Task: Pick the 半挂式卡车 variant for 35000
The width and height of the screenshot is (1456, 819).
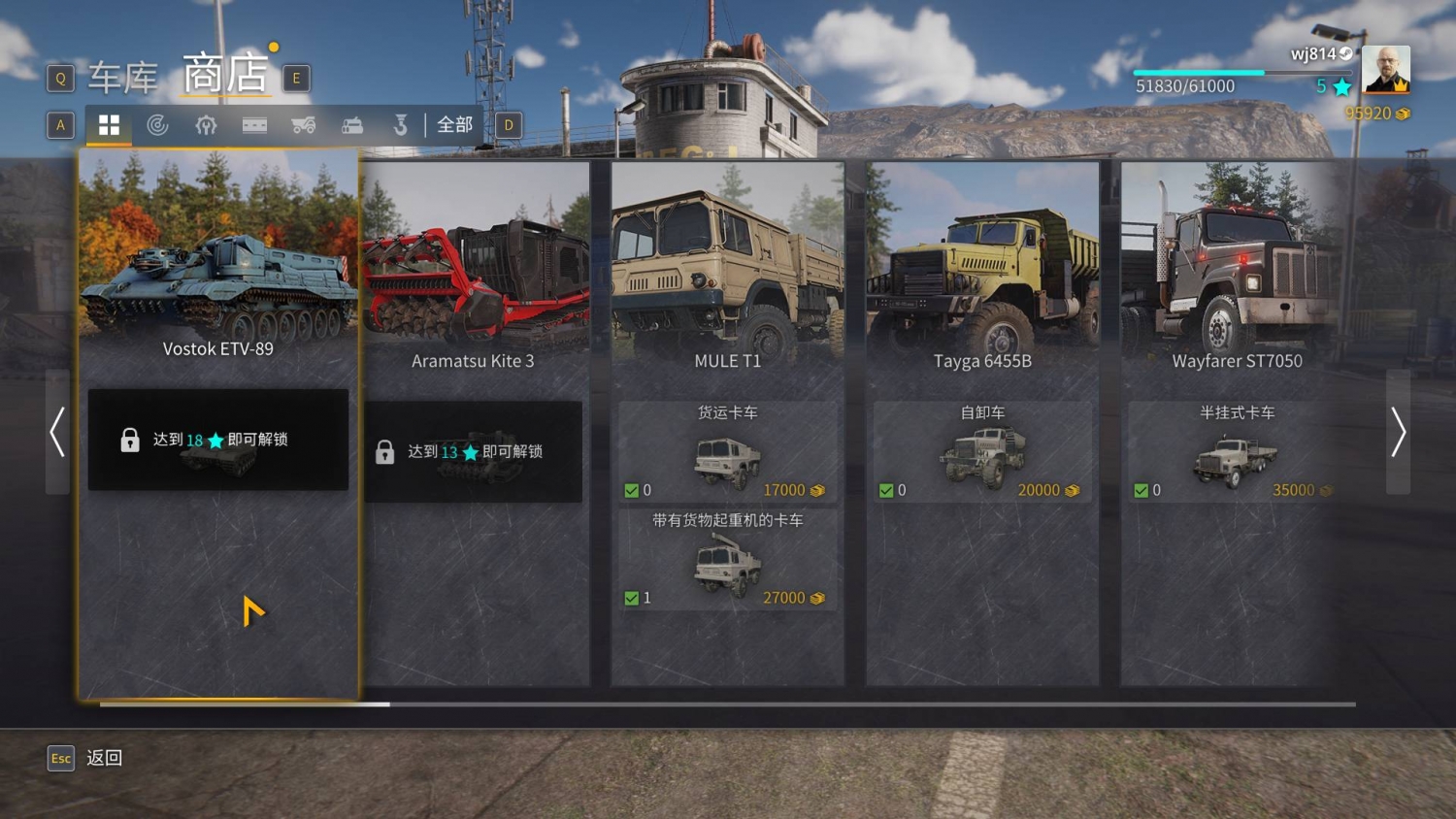Action: coord(1237,452)
